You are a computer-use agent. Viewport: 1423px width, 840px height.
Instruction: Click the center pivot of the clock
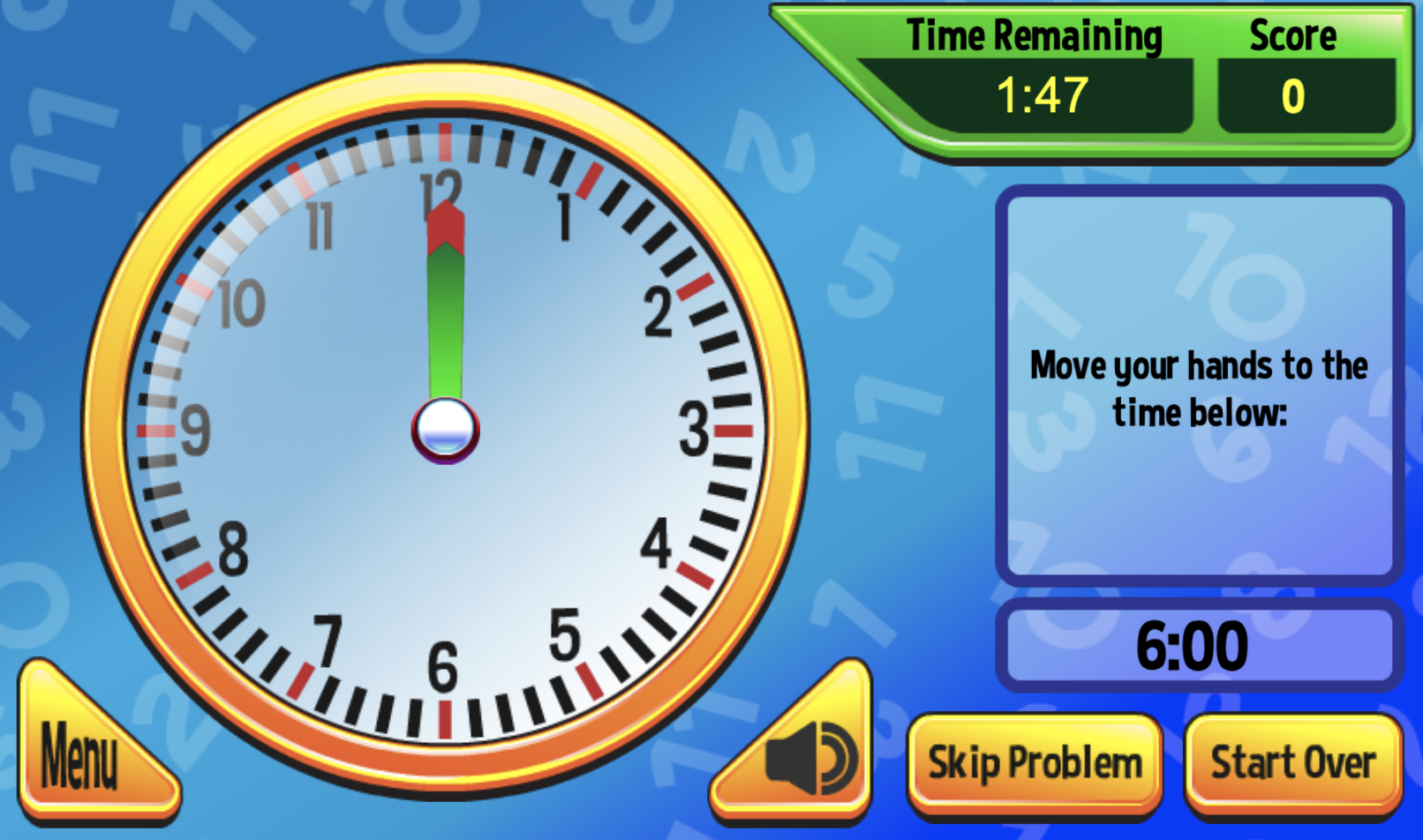click(445, 430)
